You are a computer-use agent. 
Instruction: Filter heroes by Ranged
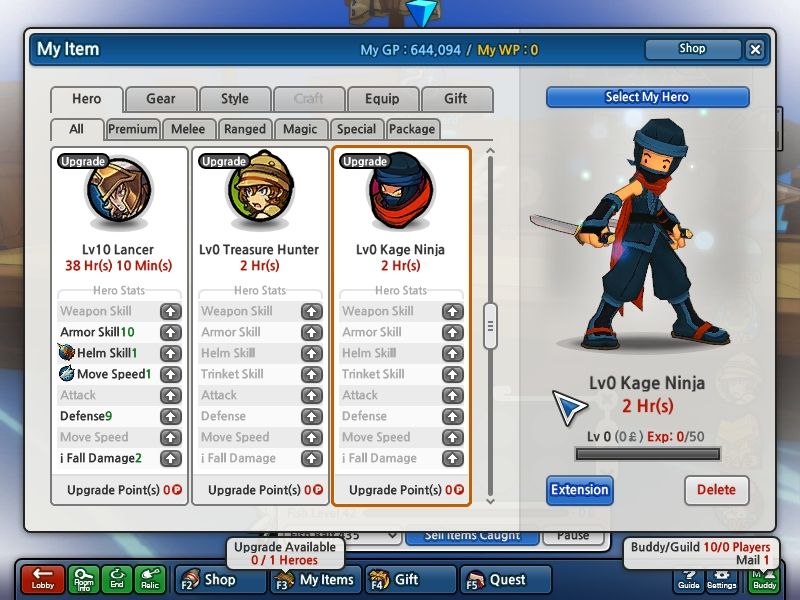245,129
